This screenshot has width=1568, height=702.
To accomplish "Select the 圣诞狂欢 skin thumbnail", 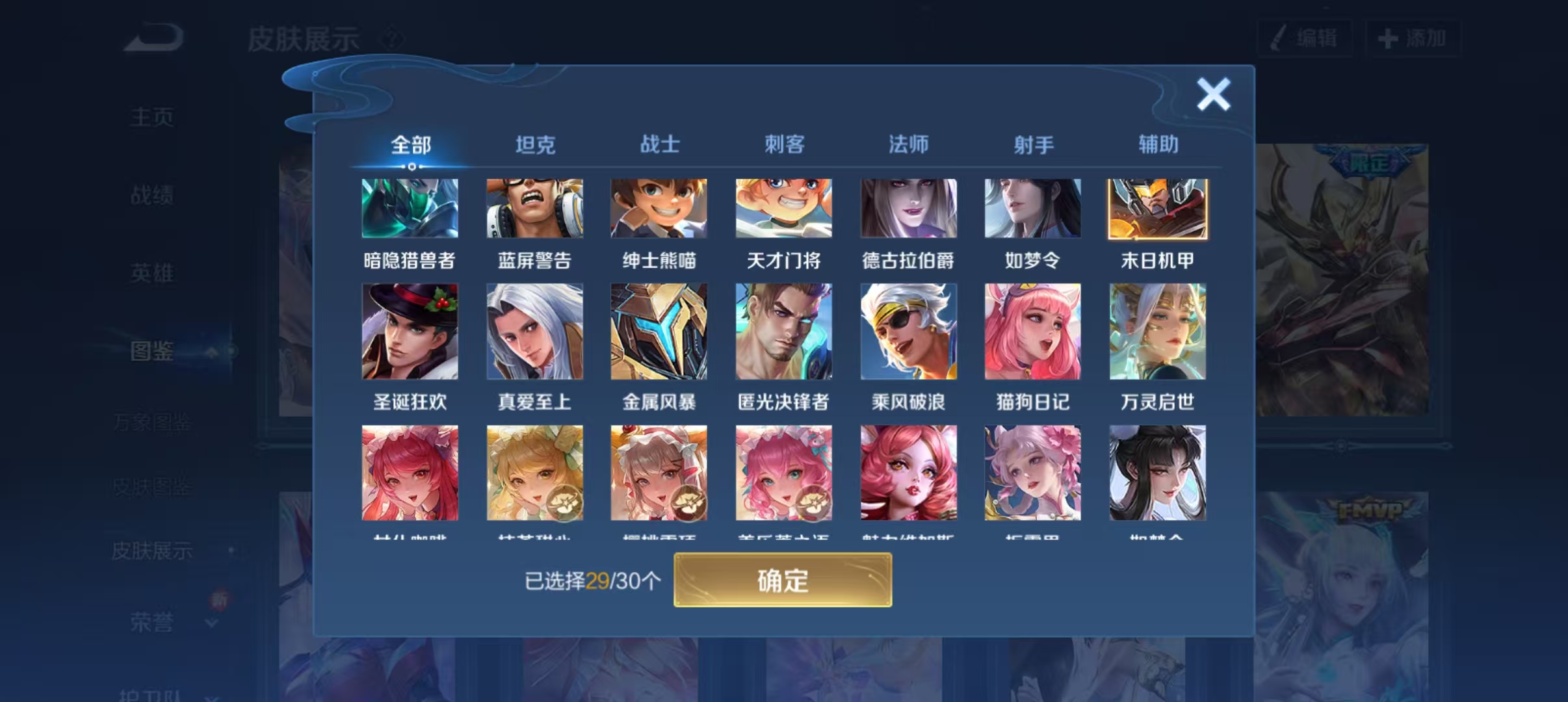I will click(410, 331).
